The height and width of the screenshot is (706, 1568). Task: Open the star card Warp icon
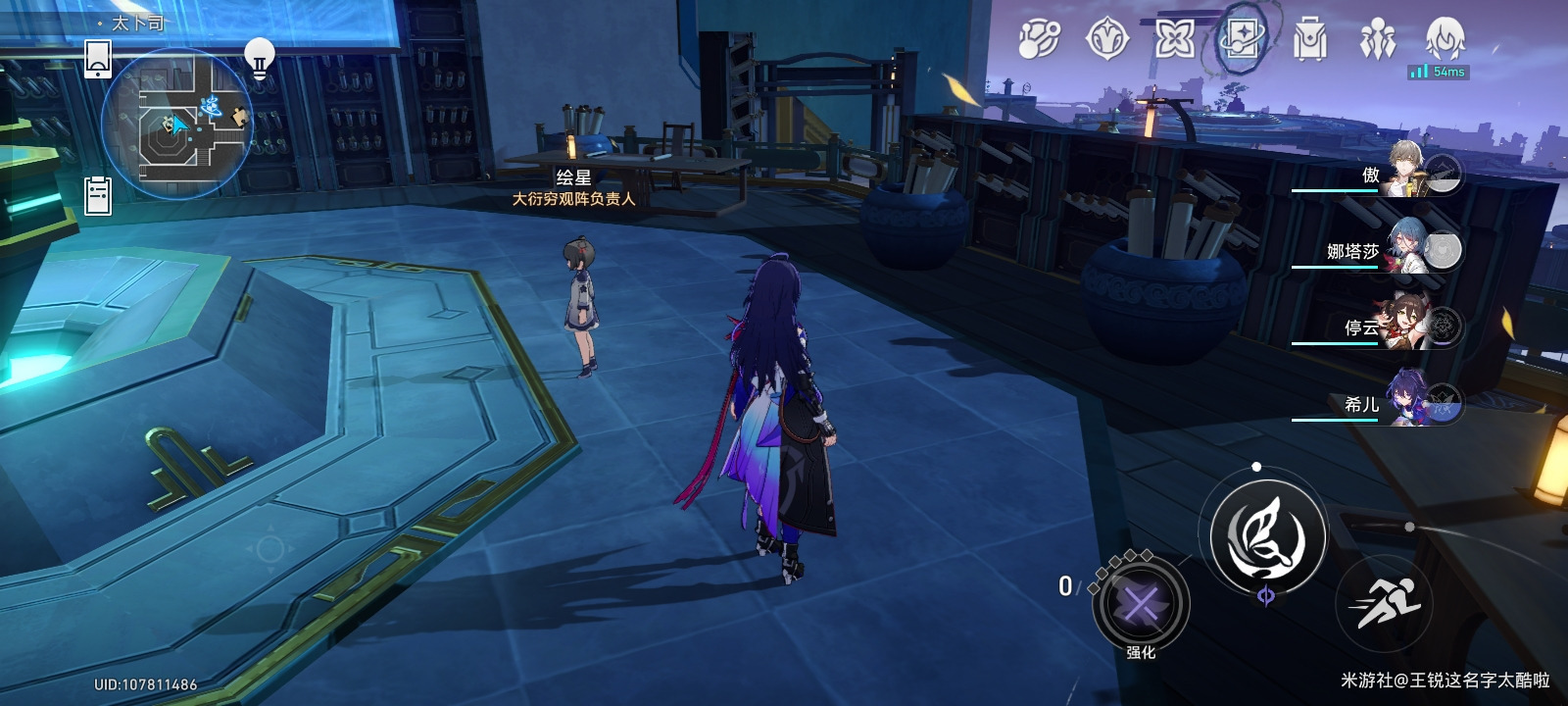1242,40
